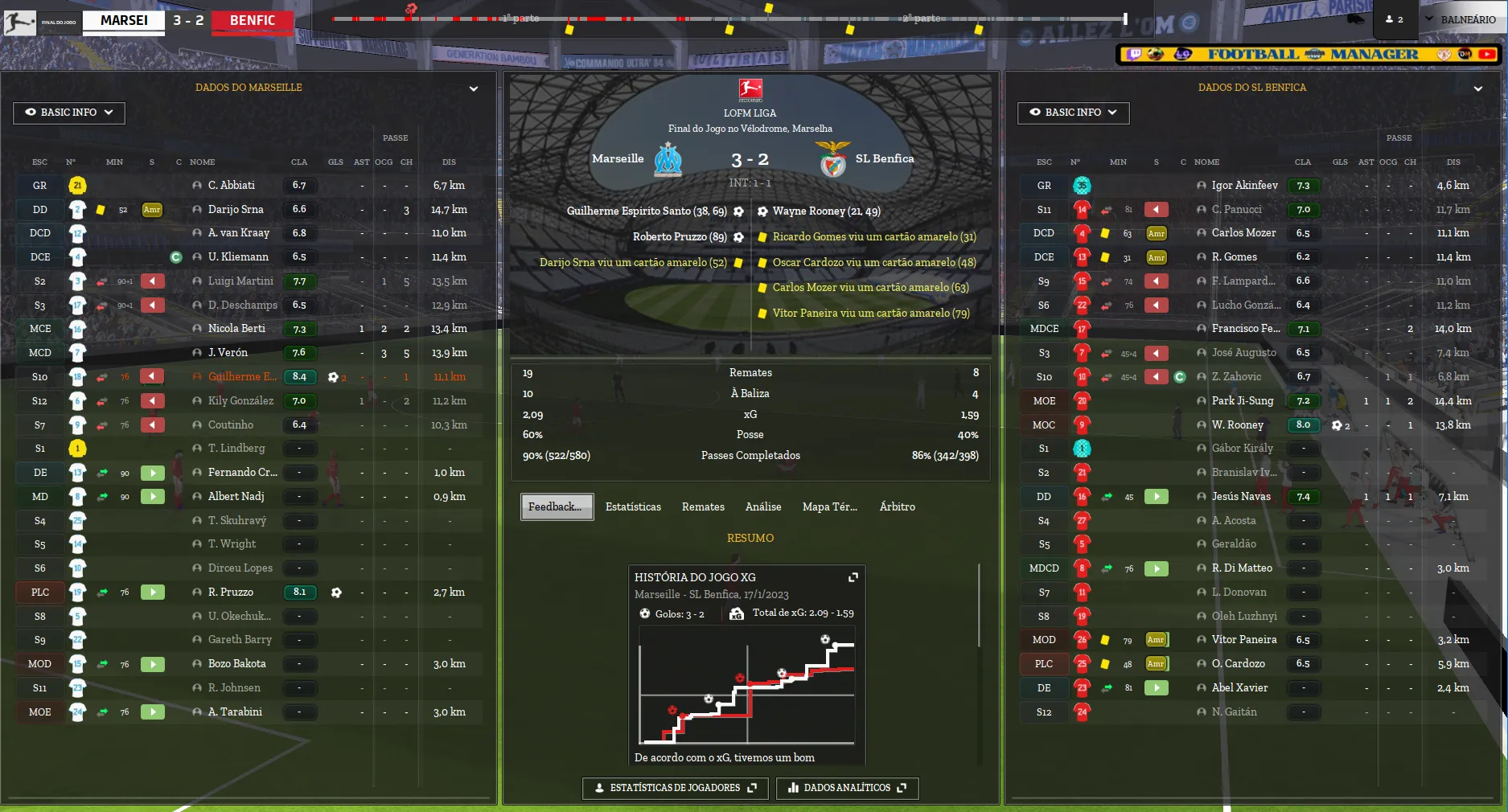Select C. Abbiati in Marseille's squad
The image size is (1508, 812).
[231, 186]
